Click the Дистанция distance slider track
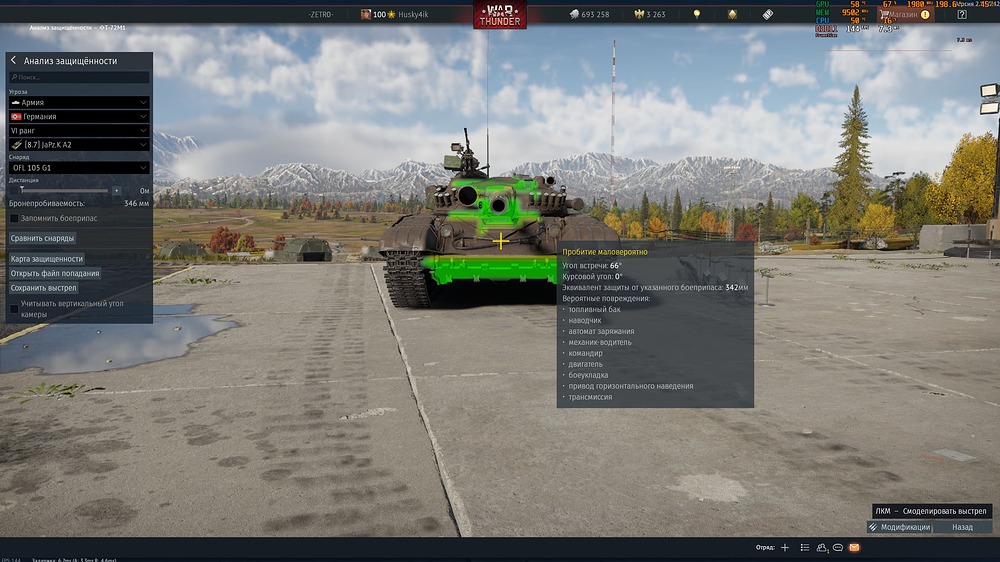1000x562 pixels. 65,189
